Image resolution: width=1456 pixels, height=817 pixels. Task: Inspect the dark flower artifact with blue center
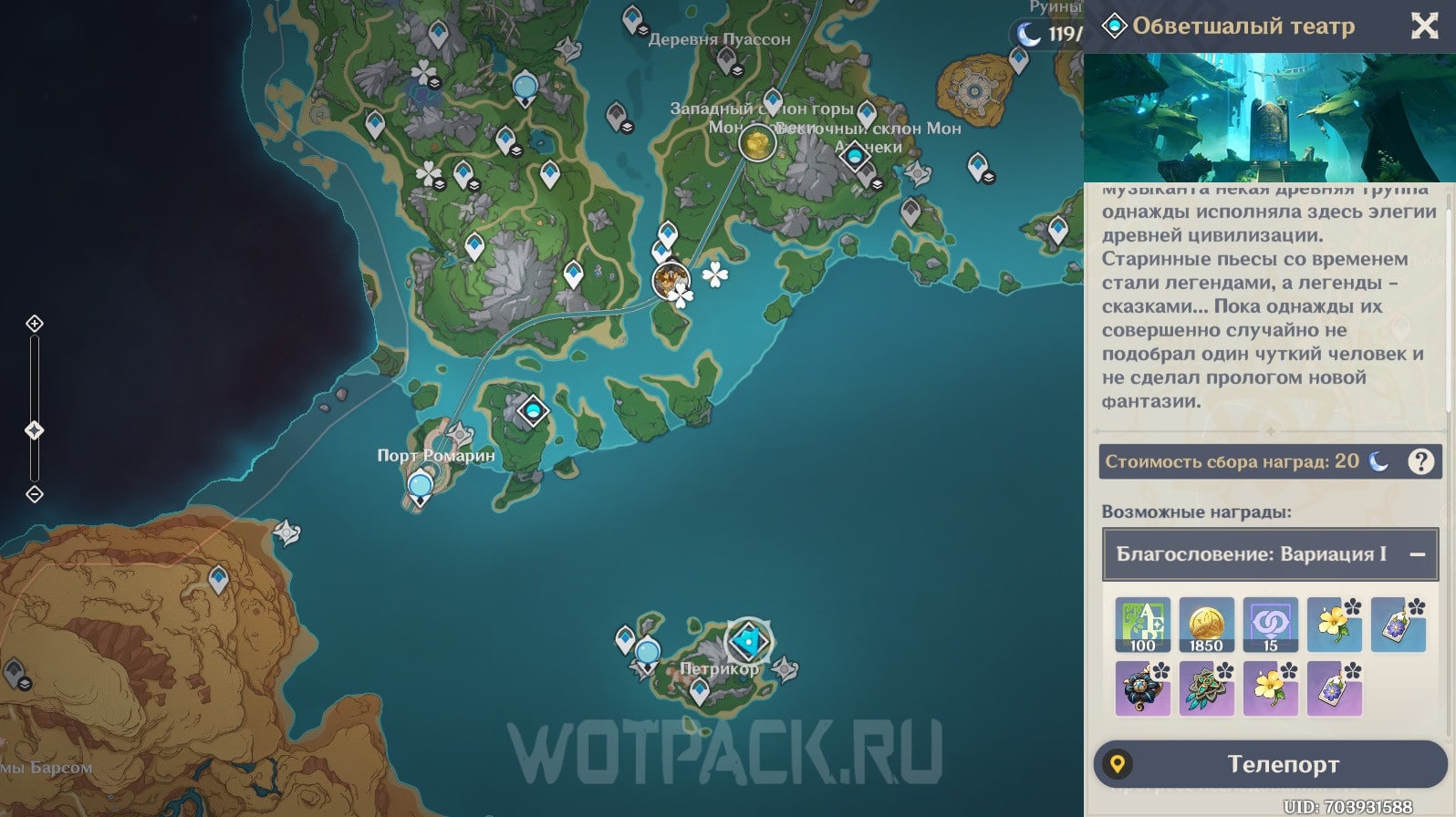coord(1142,688)
